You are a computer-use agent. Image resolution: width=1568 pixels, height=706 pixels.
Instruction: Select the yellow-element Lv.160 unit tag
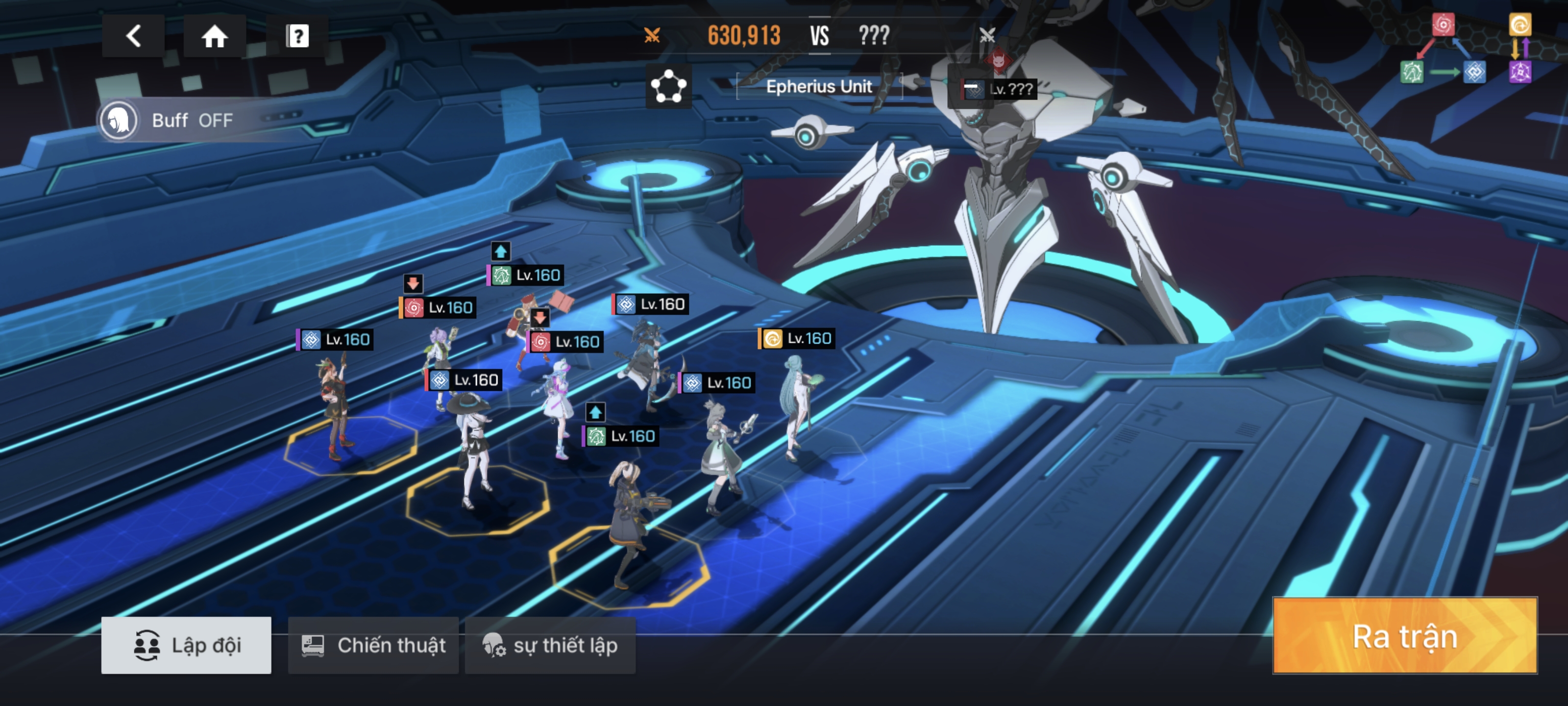(x=797, y=338)
